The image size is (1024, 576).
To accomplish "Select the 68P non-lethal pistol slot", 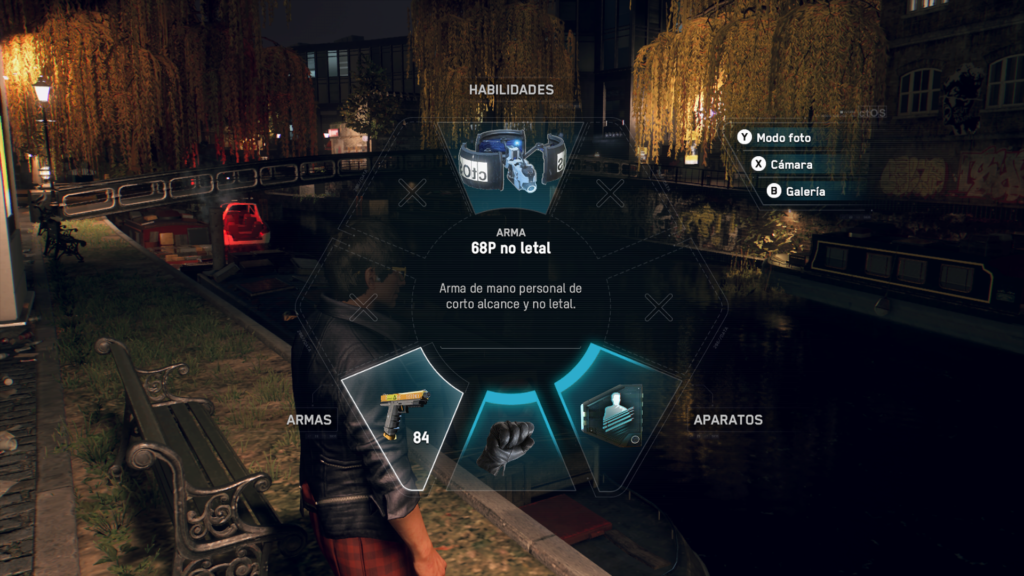I will click(x=404, y=414).
